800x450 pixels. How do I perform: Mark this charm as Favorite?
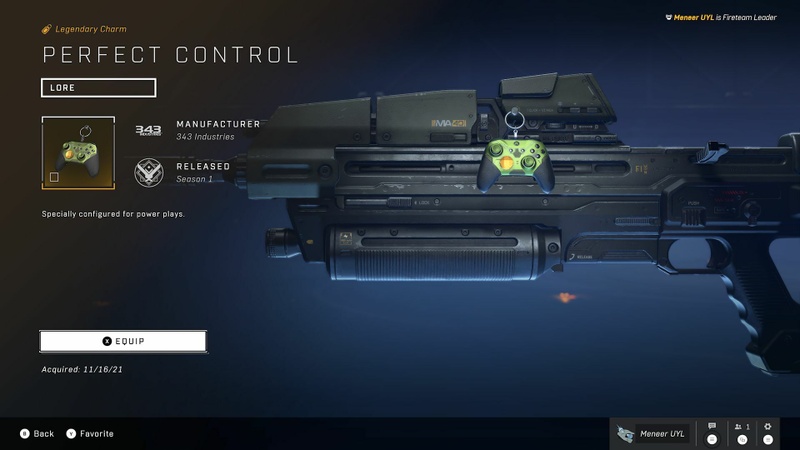point(89,434)
